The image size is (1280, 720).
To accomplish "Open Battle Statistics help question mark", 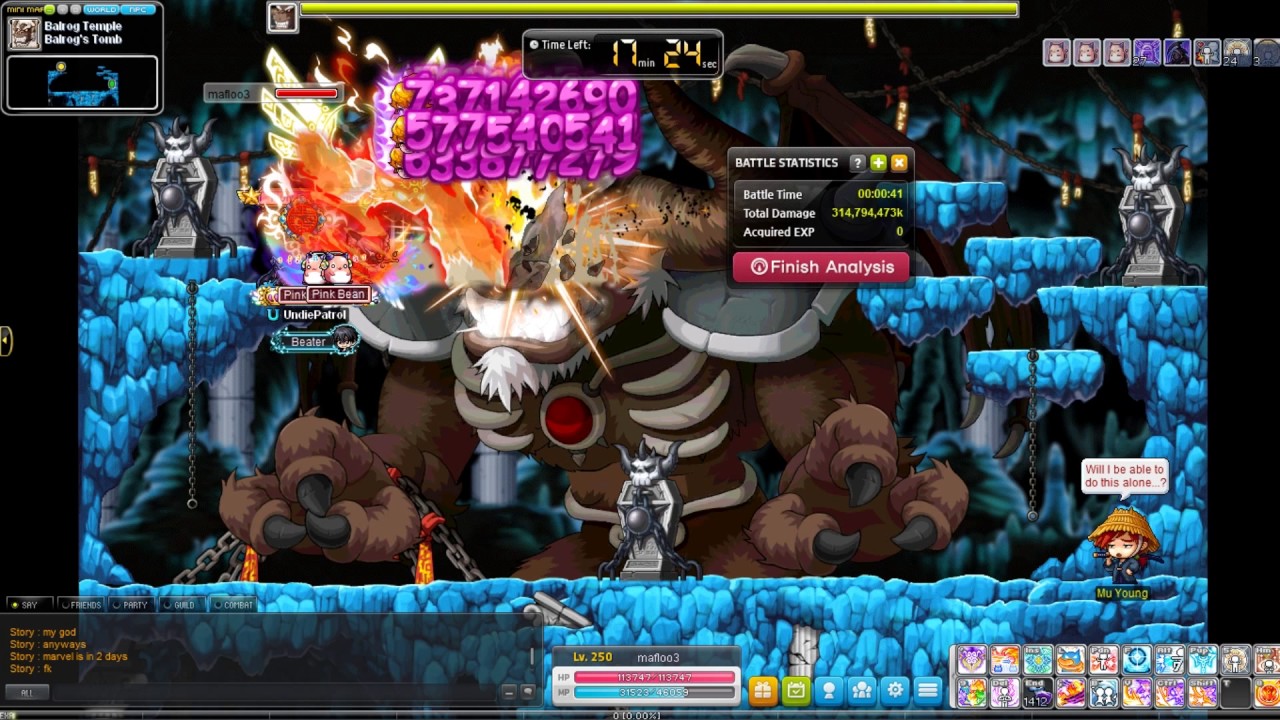I will coord(857,163).
